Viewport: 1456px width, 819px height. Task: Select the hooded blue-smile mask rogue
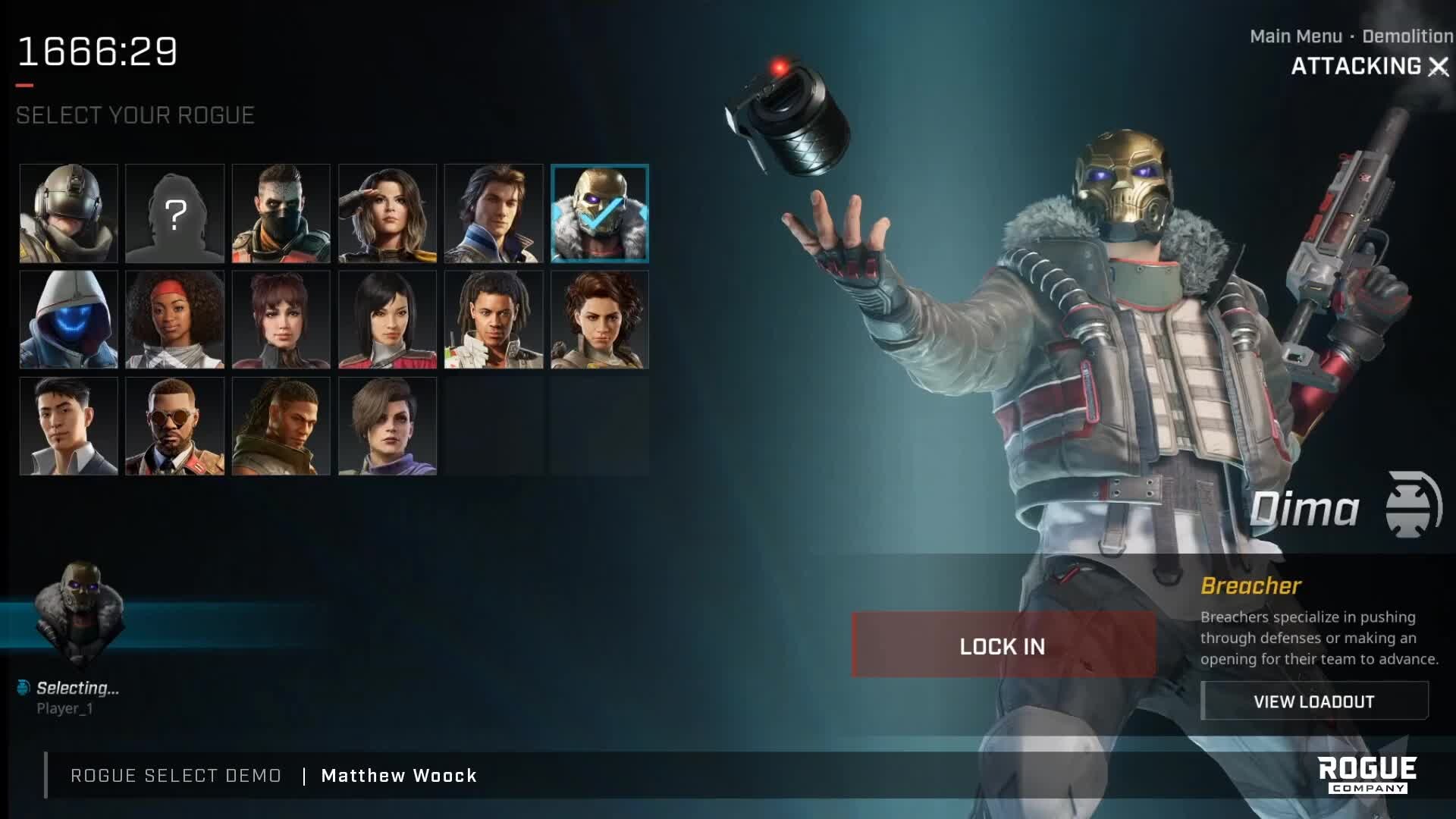pos(69,320)
